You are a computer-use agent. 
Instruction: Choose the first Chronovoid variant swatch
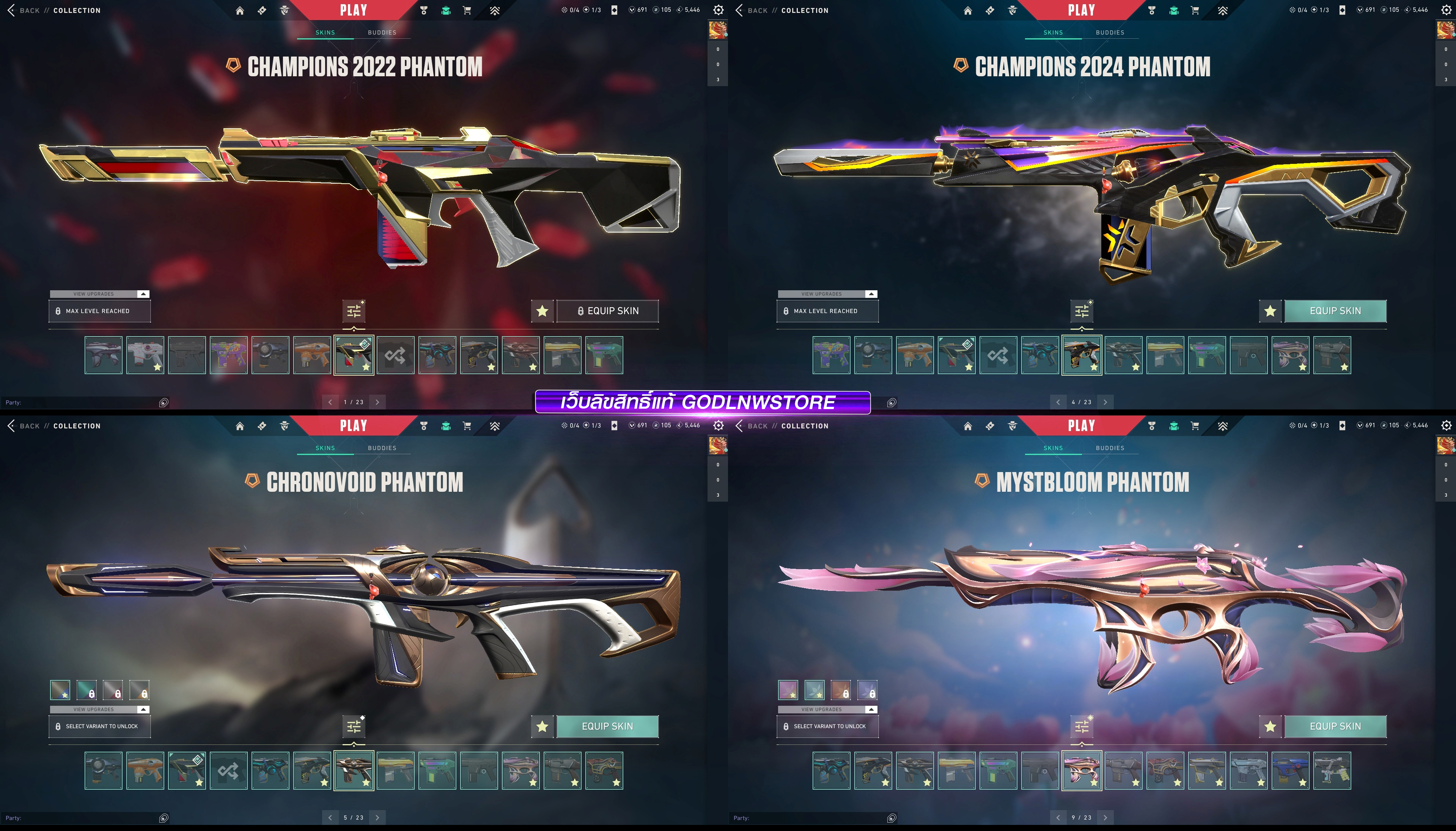pyautogui.click(x=60, y=690)
